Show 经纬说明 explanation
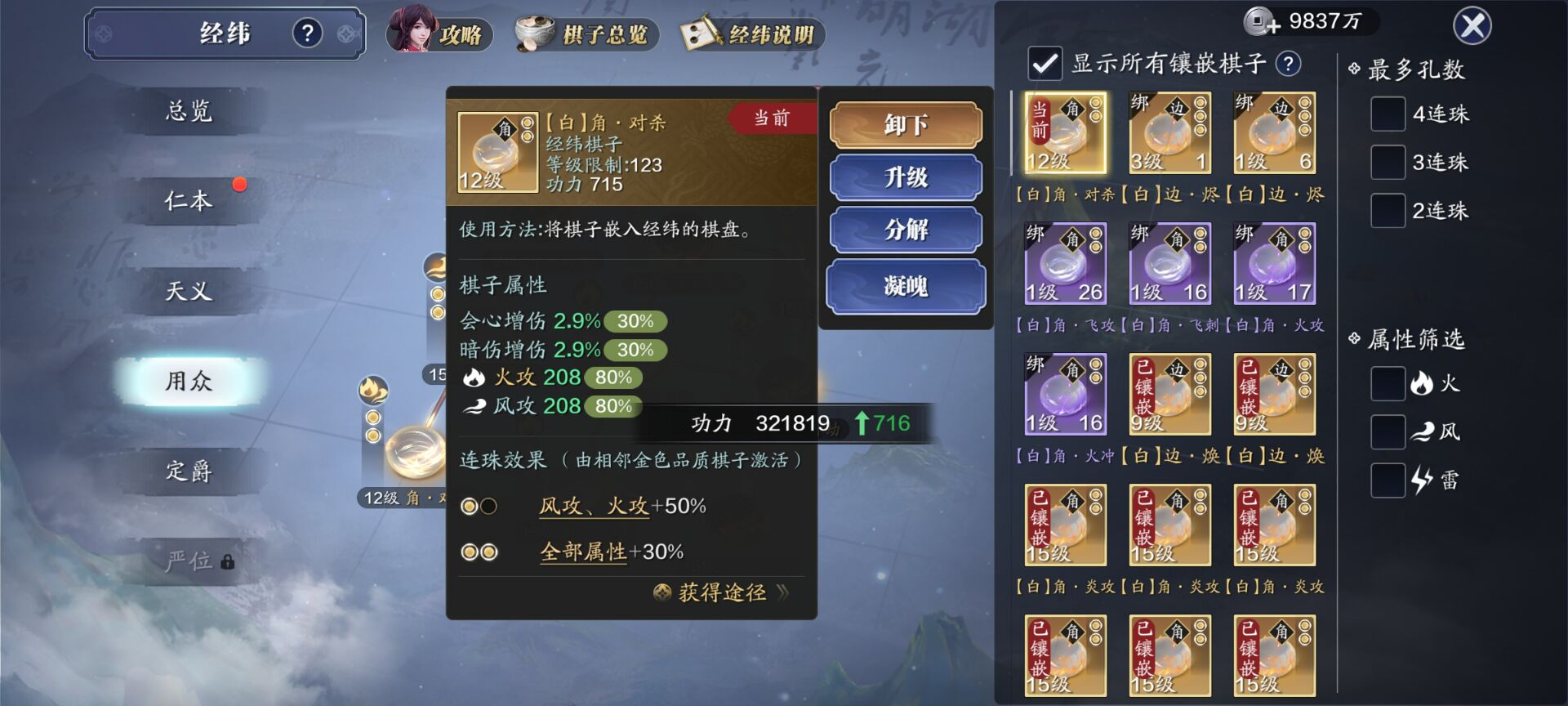This screenshot has height=706, width=1568. tap(752, 34)
